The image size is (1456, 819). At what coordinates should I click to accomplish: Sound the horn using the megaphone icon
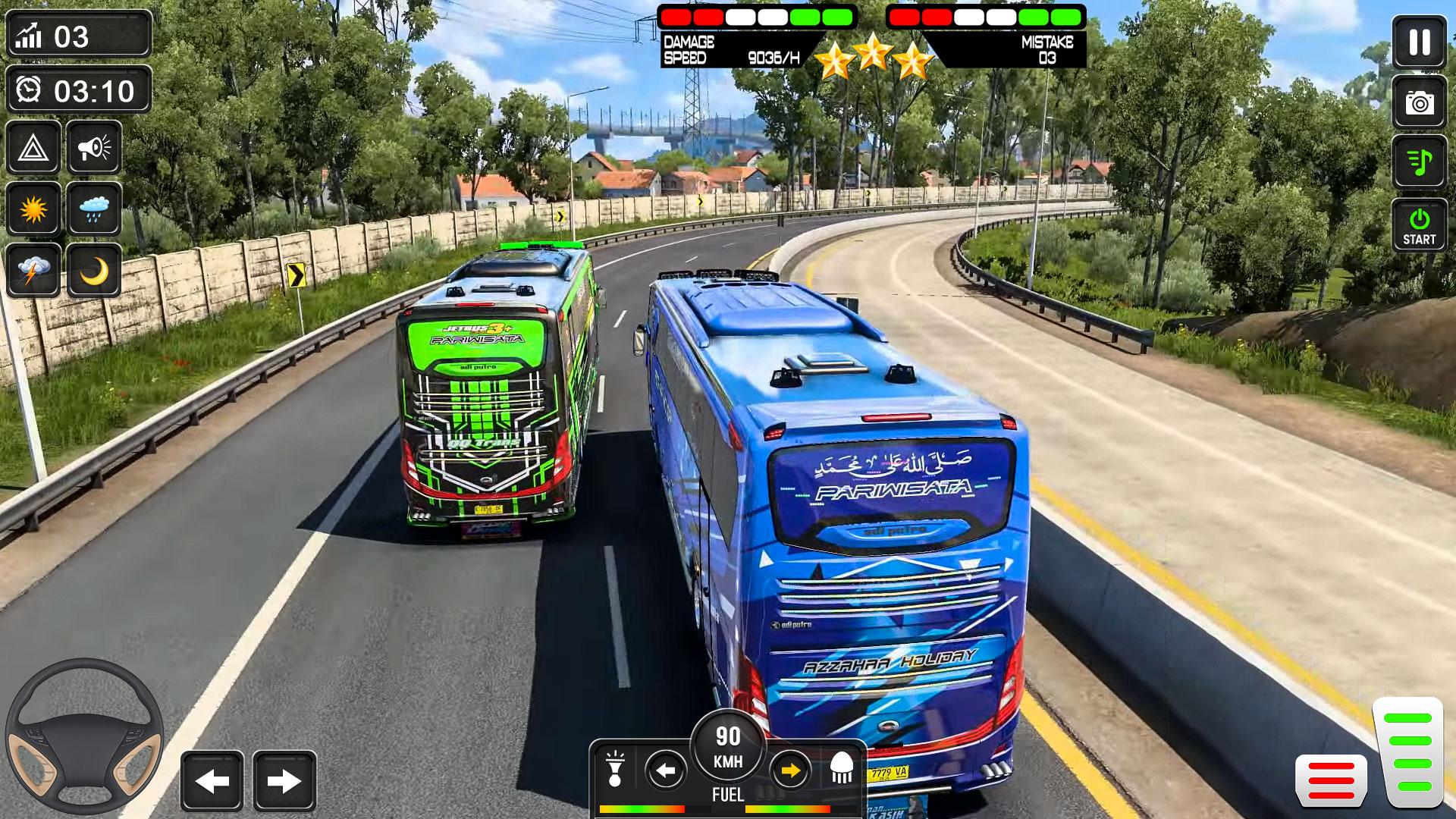tap(94, 148)
